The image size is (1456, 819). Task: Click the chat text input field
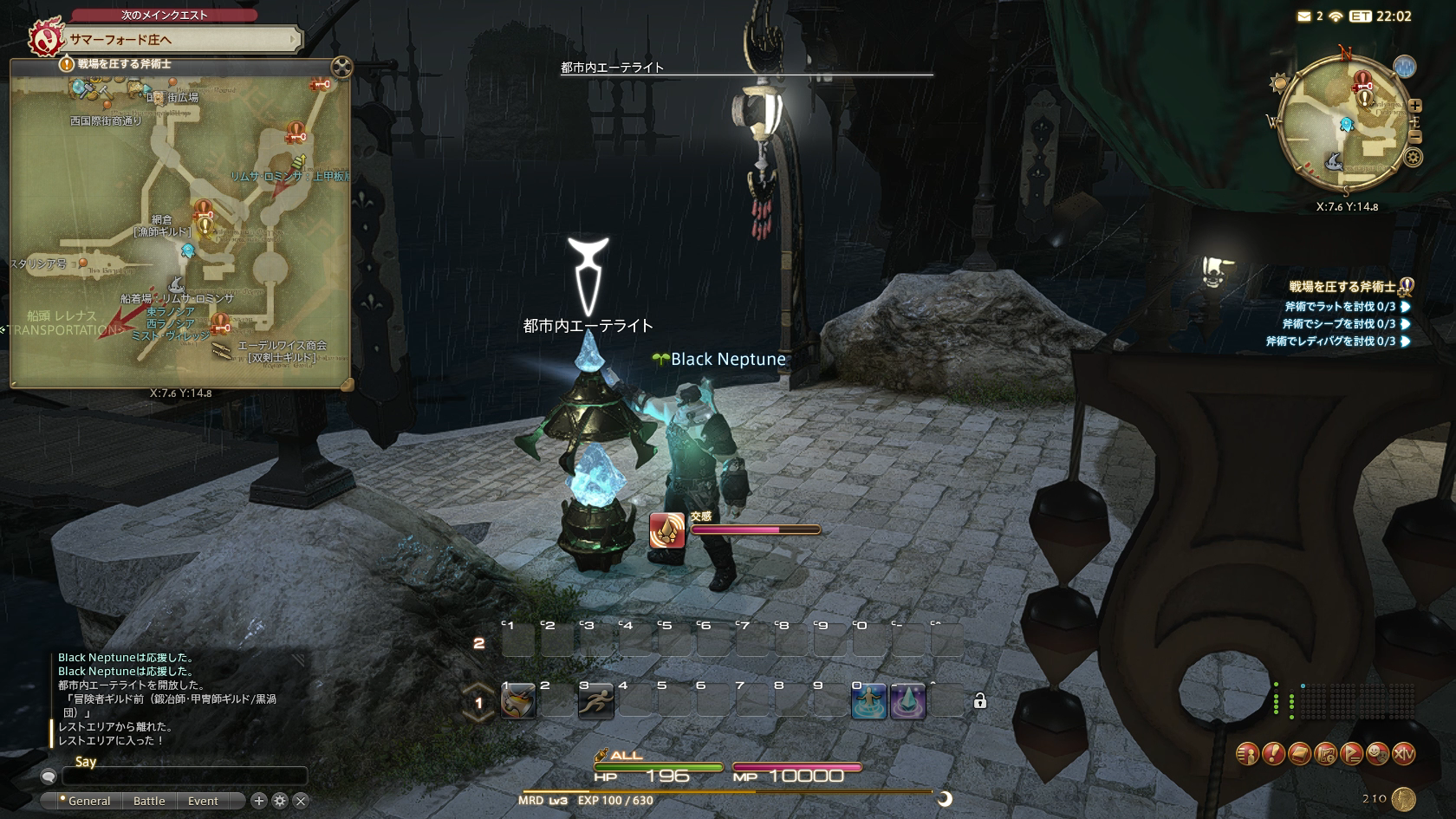point(184,776)
